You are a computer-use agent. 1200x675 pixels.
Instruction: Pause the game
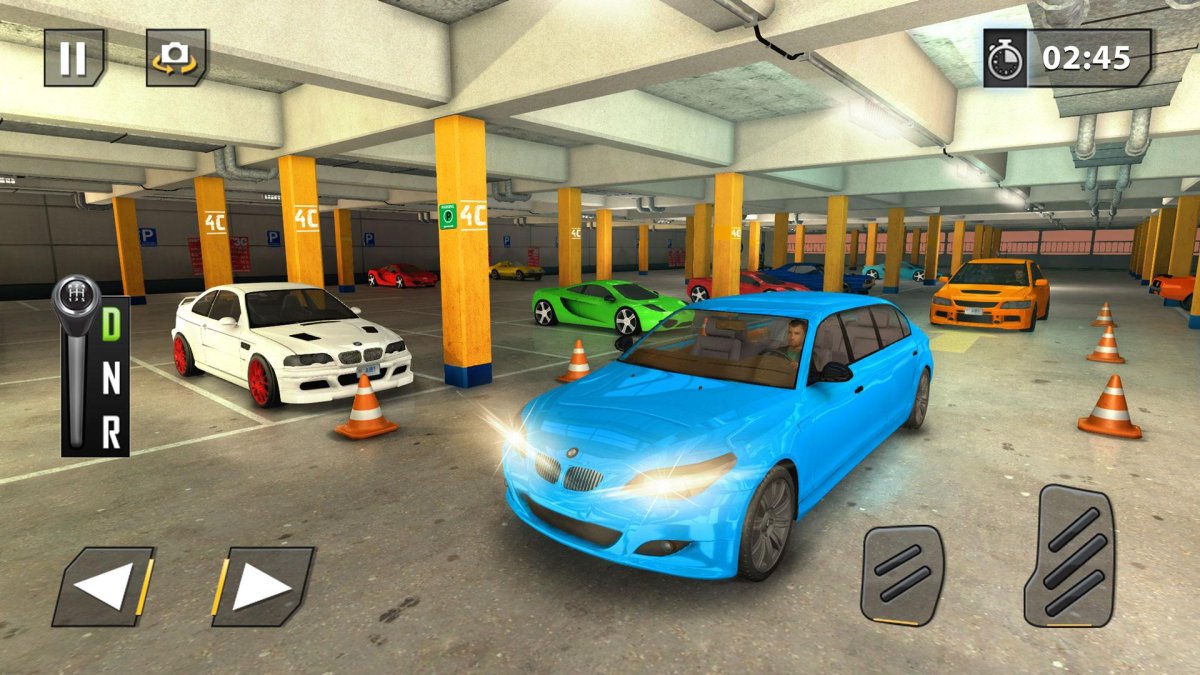click(74, 58)
